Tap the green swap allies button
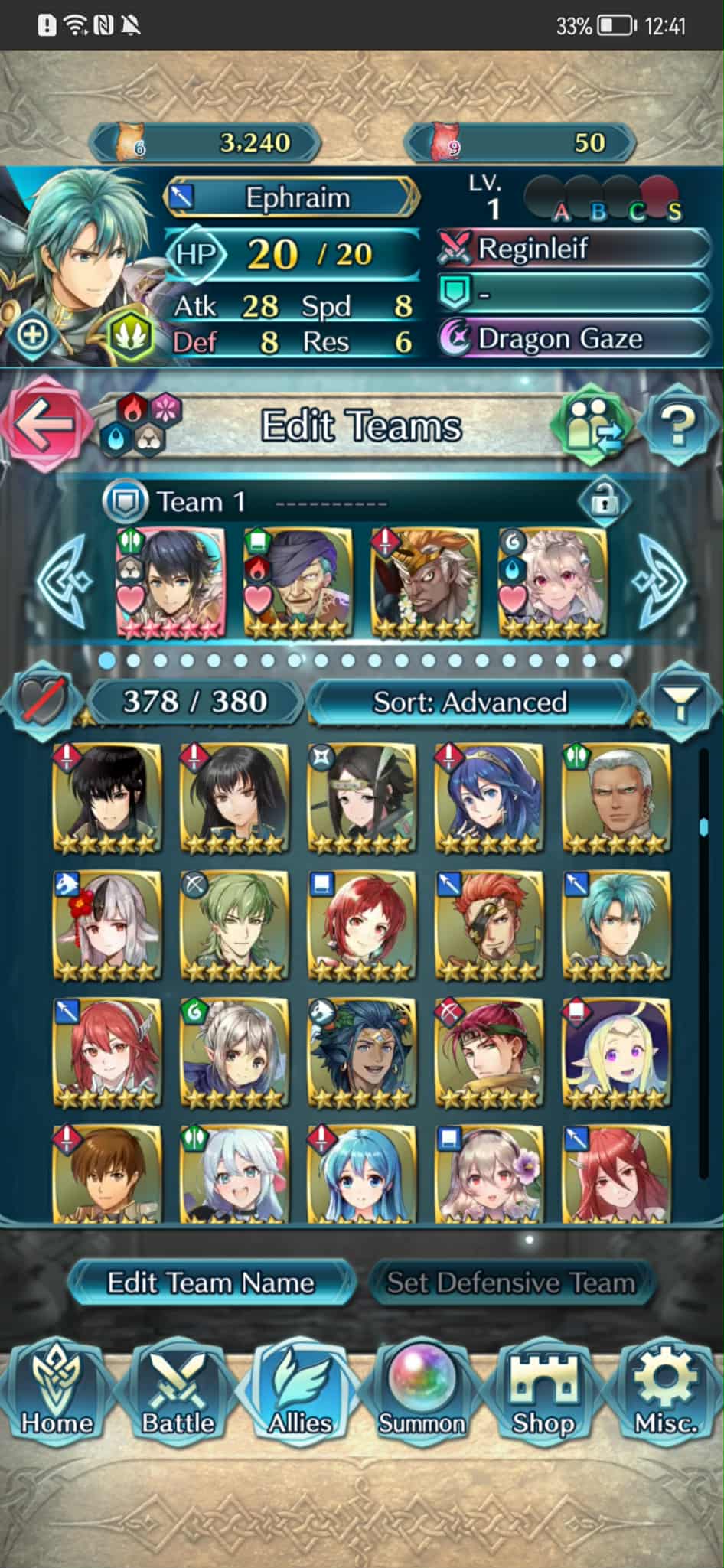Image resolution: width=724 pixels, height=1568 pixels. [592, 425]
